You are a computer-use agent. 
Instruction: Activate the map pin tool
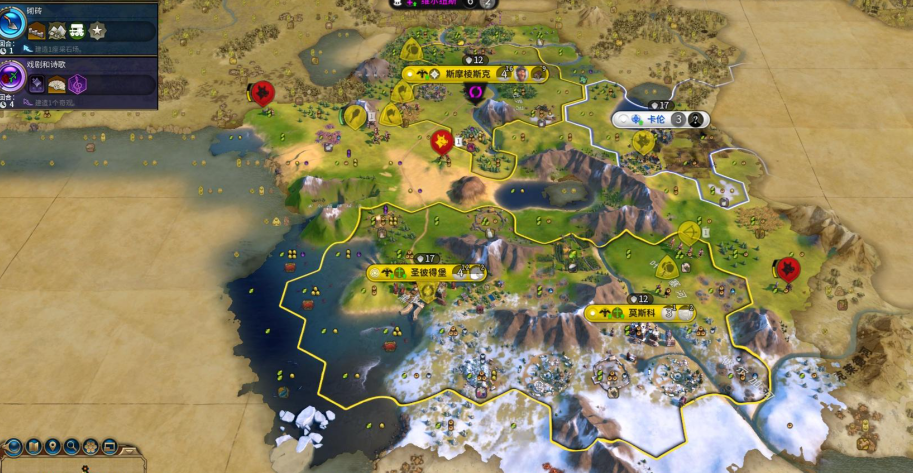pyautogui.click(x=51, y=446)
